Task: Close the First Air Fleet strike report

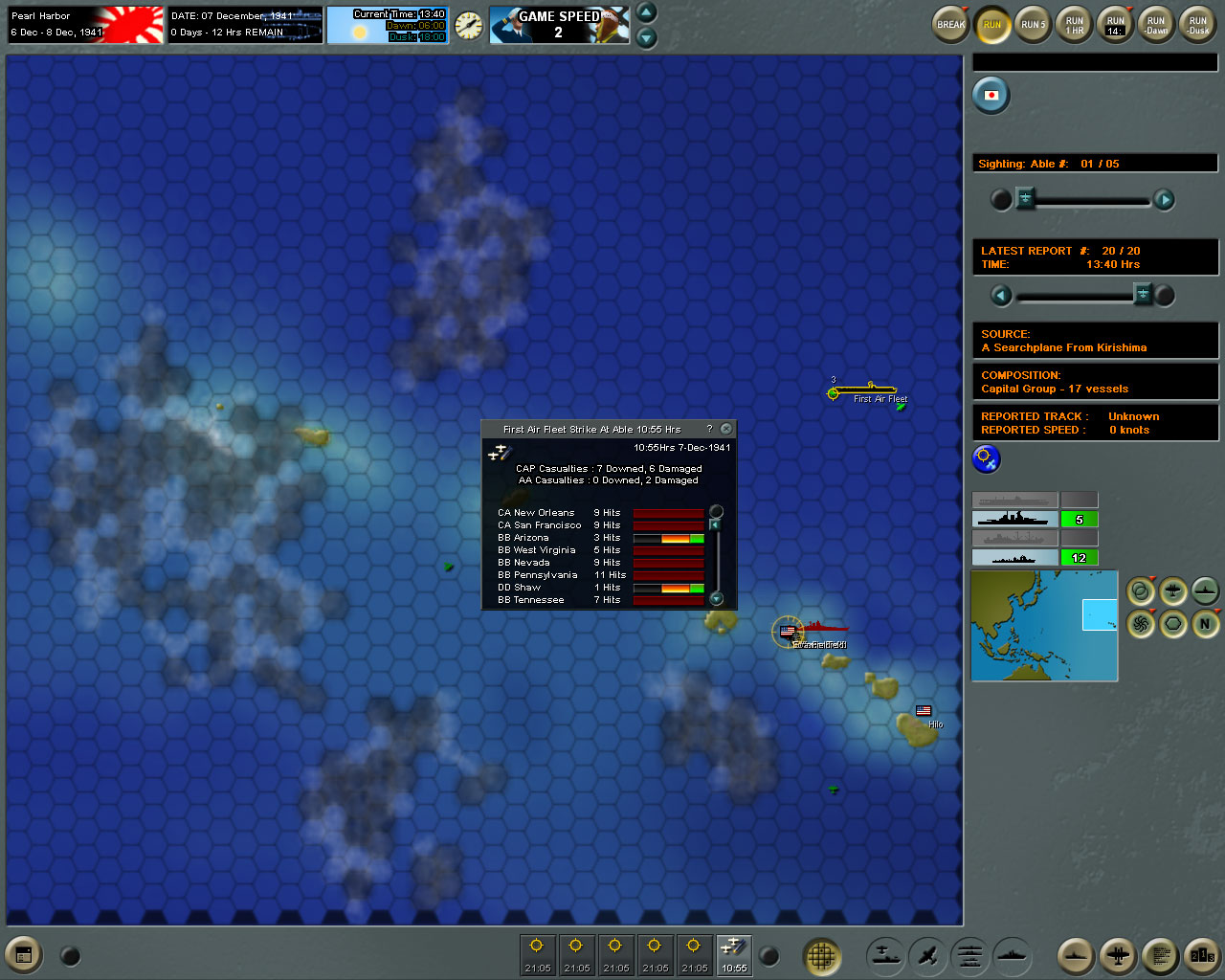Action: 726,429
